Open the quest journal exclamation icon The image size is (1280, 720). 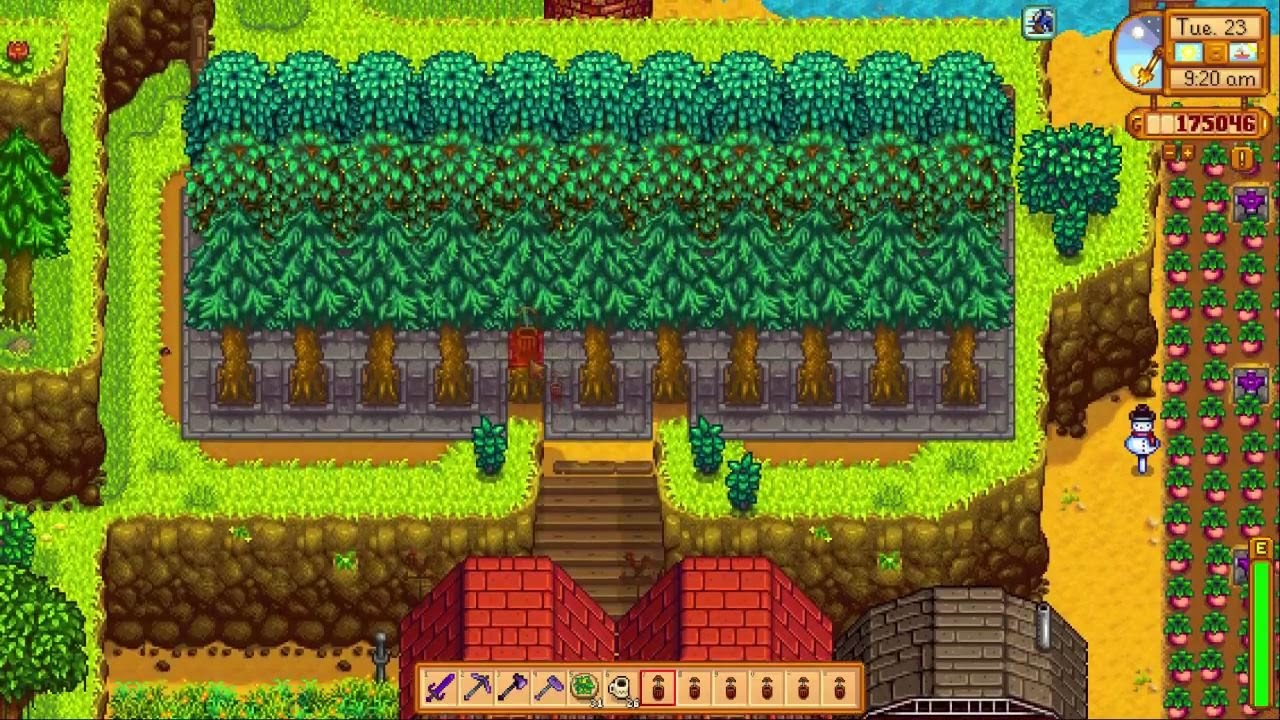(x=1241, y=158)
